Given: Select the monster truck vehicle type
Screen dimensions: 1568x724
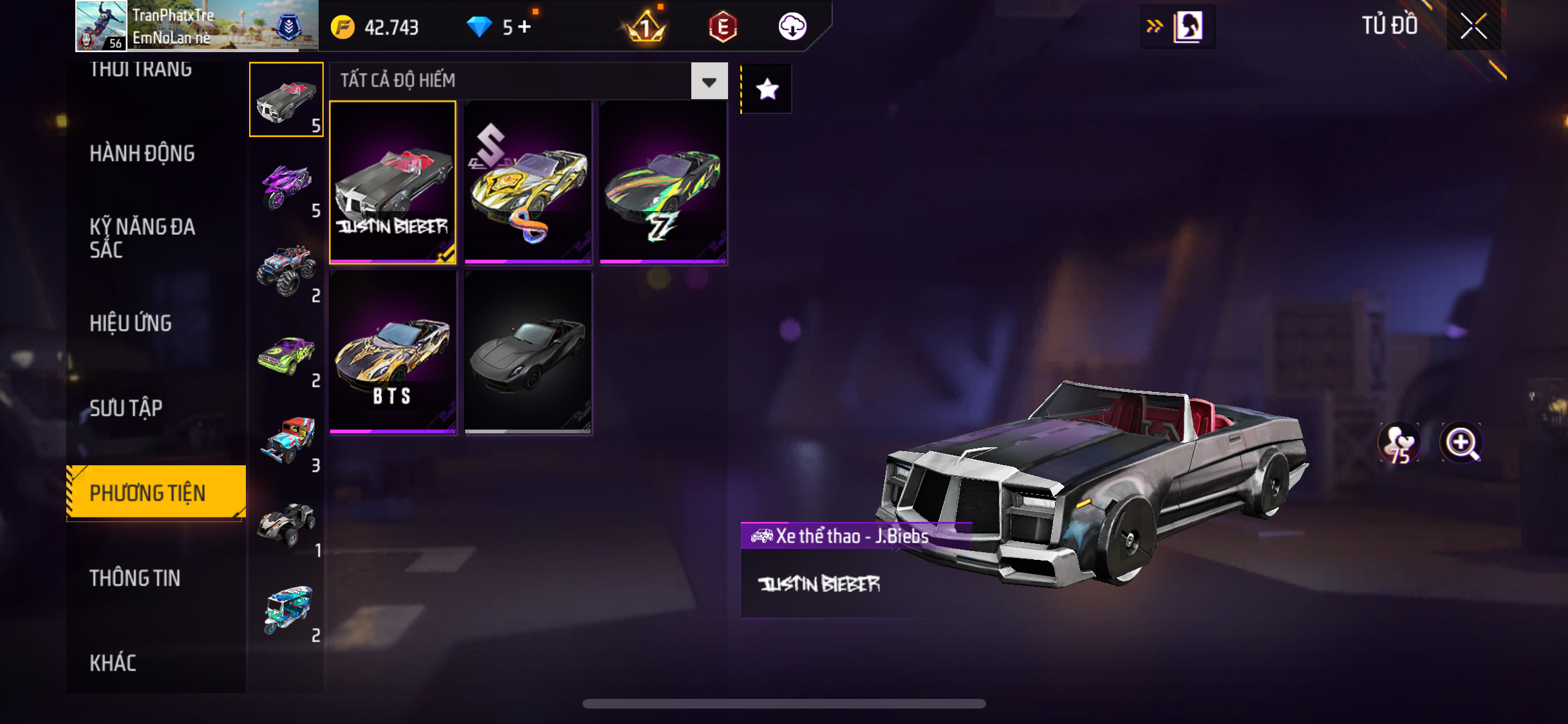Looking at the screenshot, I should click(286, 270).
